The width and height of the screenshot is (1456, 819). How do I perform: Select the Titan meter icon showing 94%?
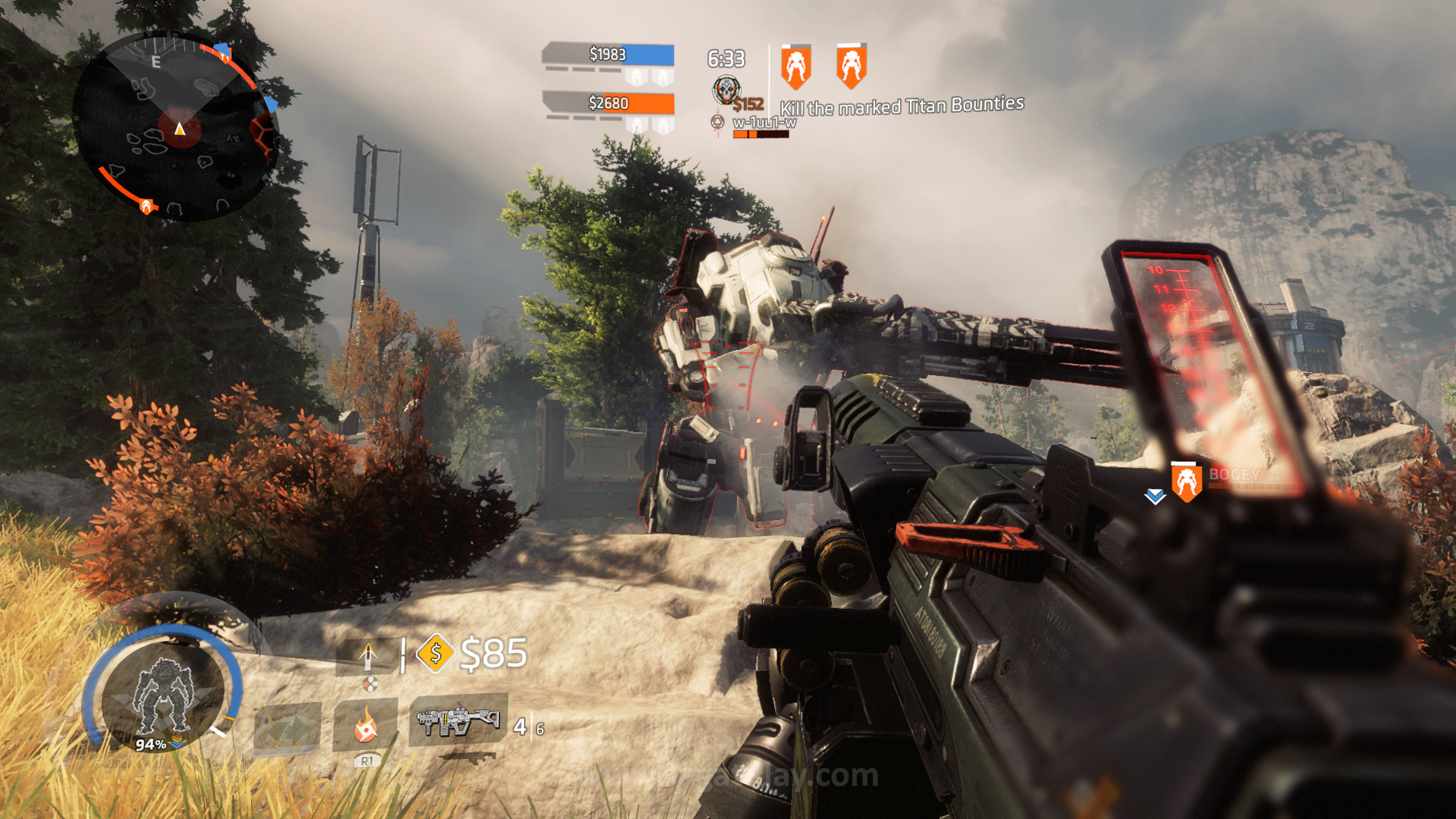[163, 694]
